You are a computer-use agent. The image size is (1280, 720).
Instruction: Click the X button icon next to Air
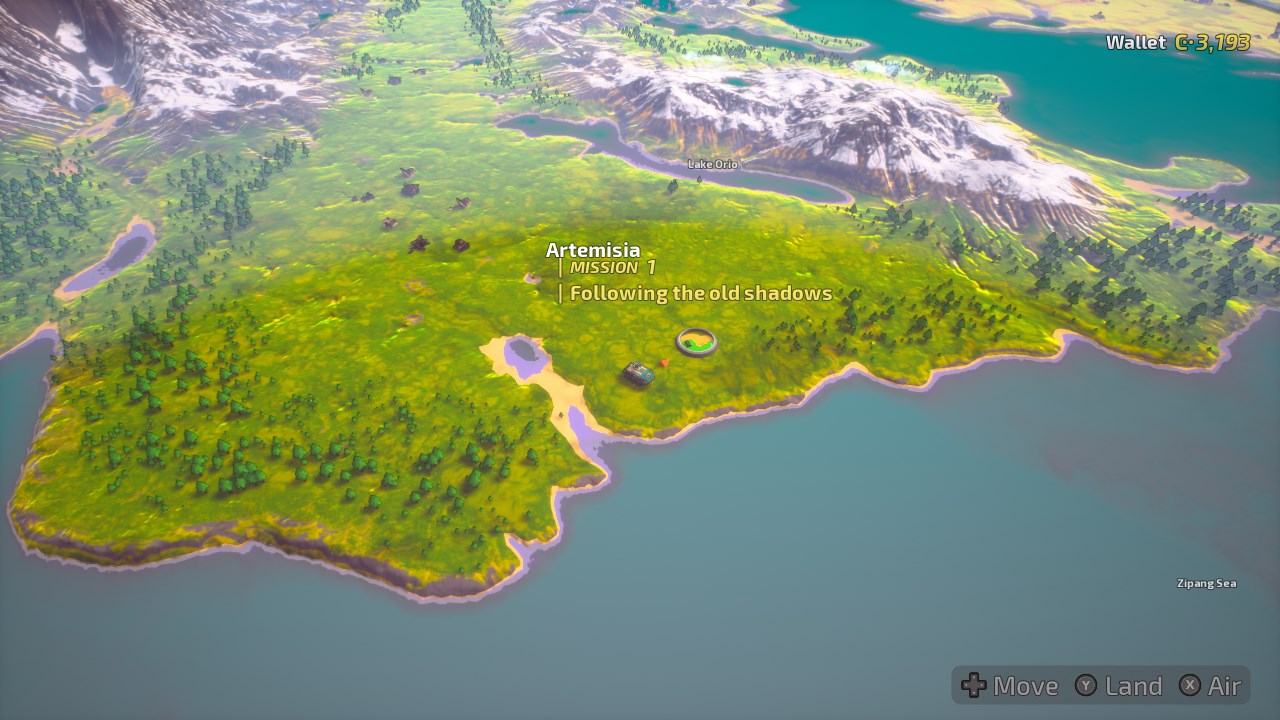pos(1189,686)
